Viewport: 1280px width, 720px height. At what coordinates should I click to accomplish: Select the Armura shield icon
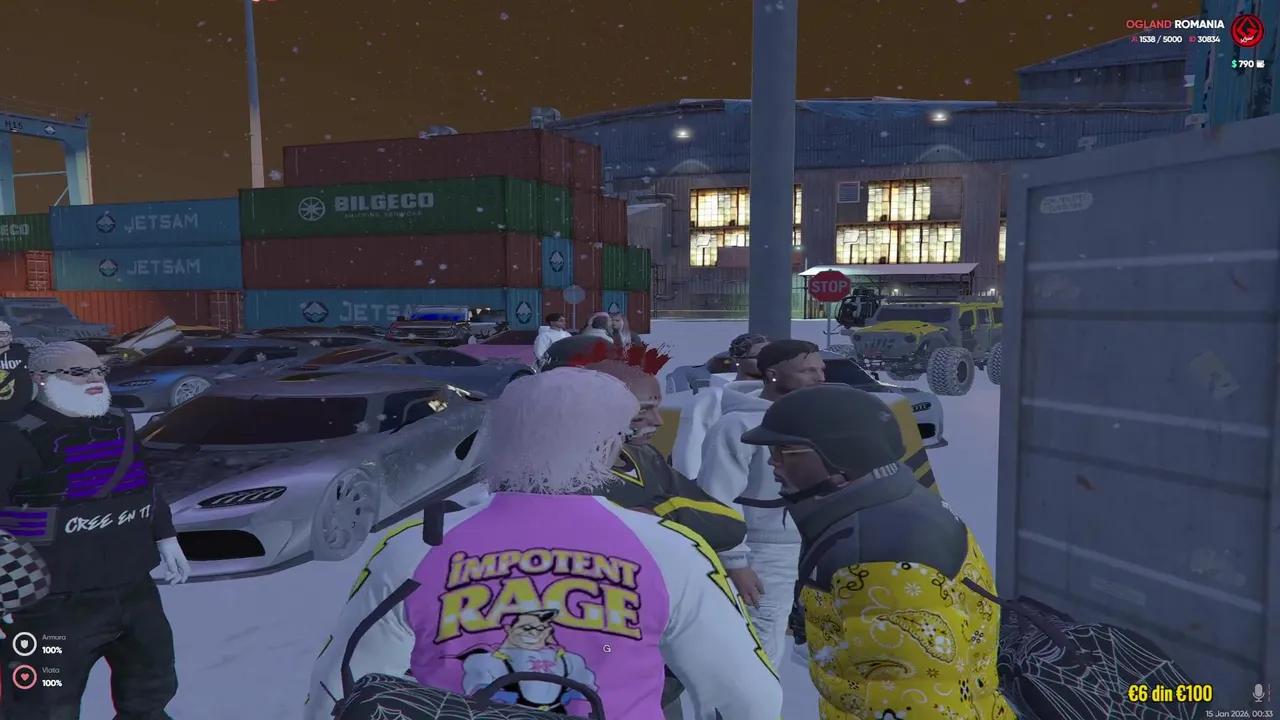(24, 644)
